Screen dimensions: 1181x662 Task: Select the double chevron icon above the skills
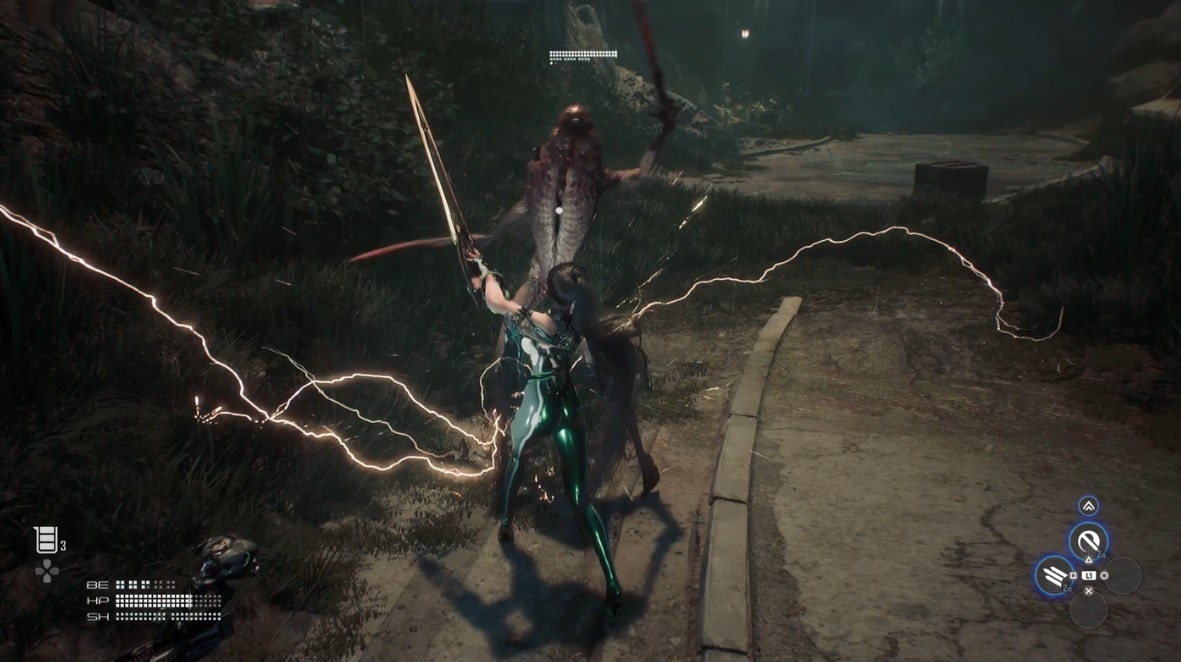coord(1088,506)
